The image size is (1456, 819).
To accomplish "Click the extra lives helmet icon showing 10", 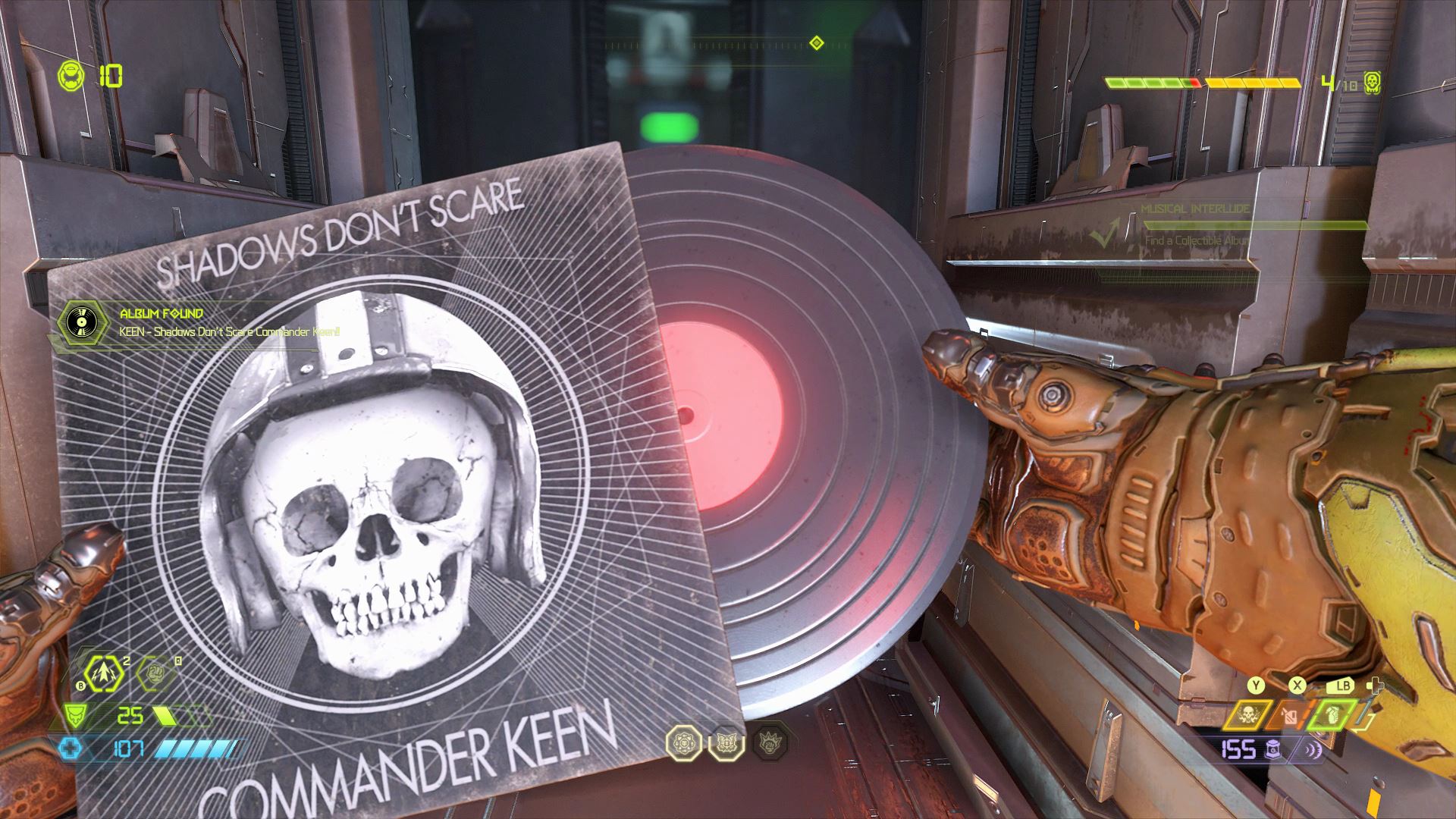I will pos(71,76).
